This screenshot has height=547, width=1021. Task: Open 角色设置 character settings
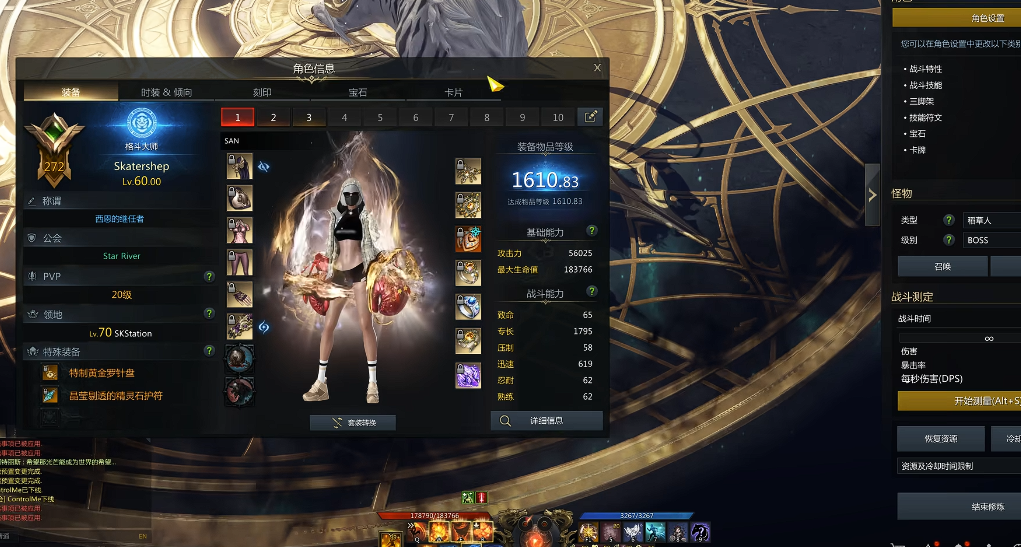[x=985, y=18]
